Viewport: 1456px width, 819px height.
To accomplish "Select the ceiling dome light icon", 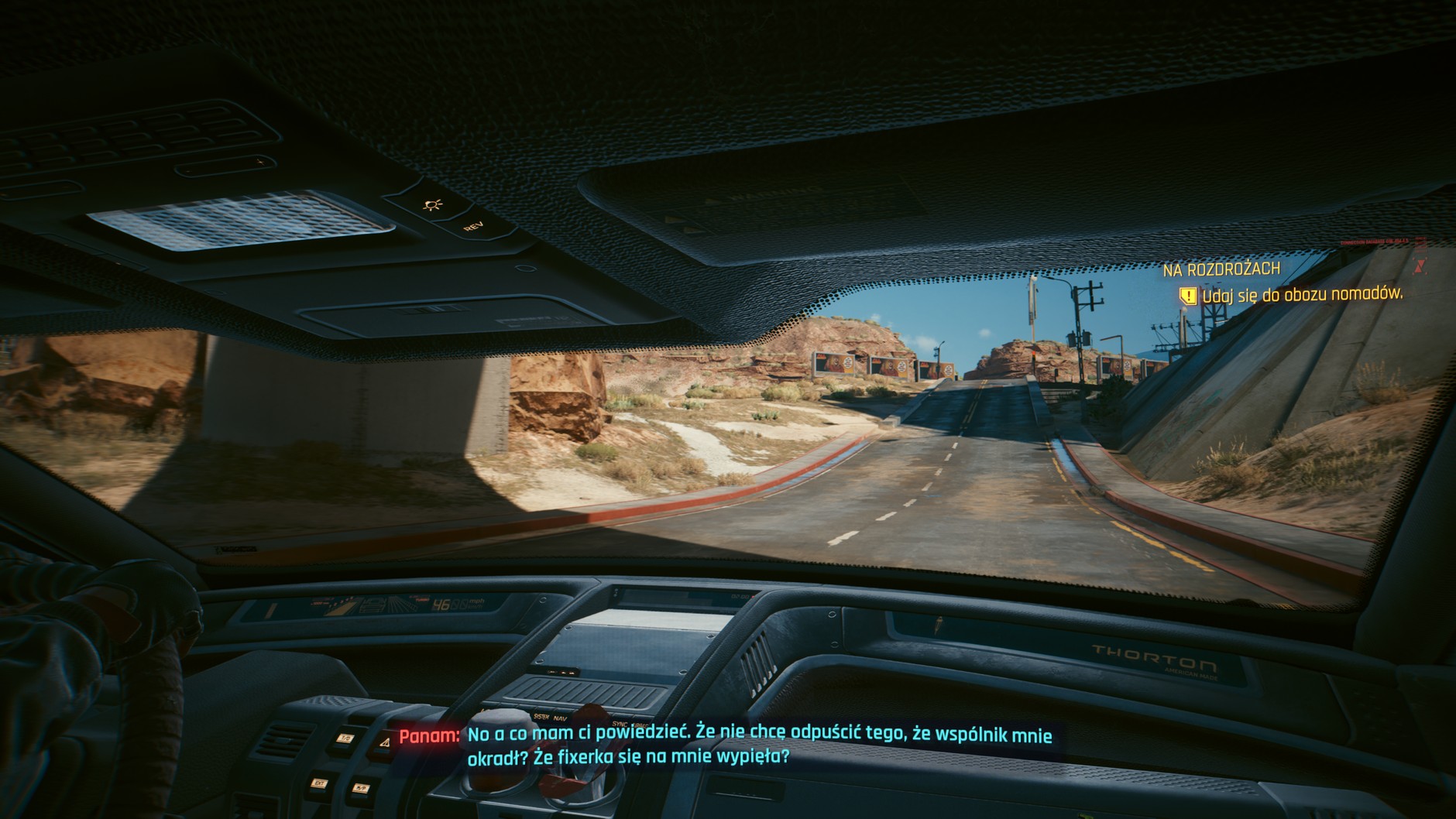I will (432, 206).
